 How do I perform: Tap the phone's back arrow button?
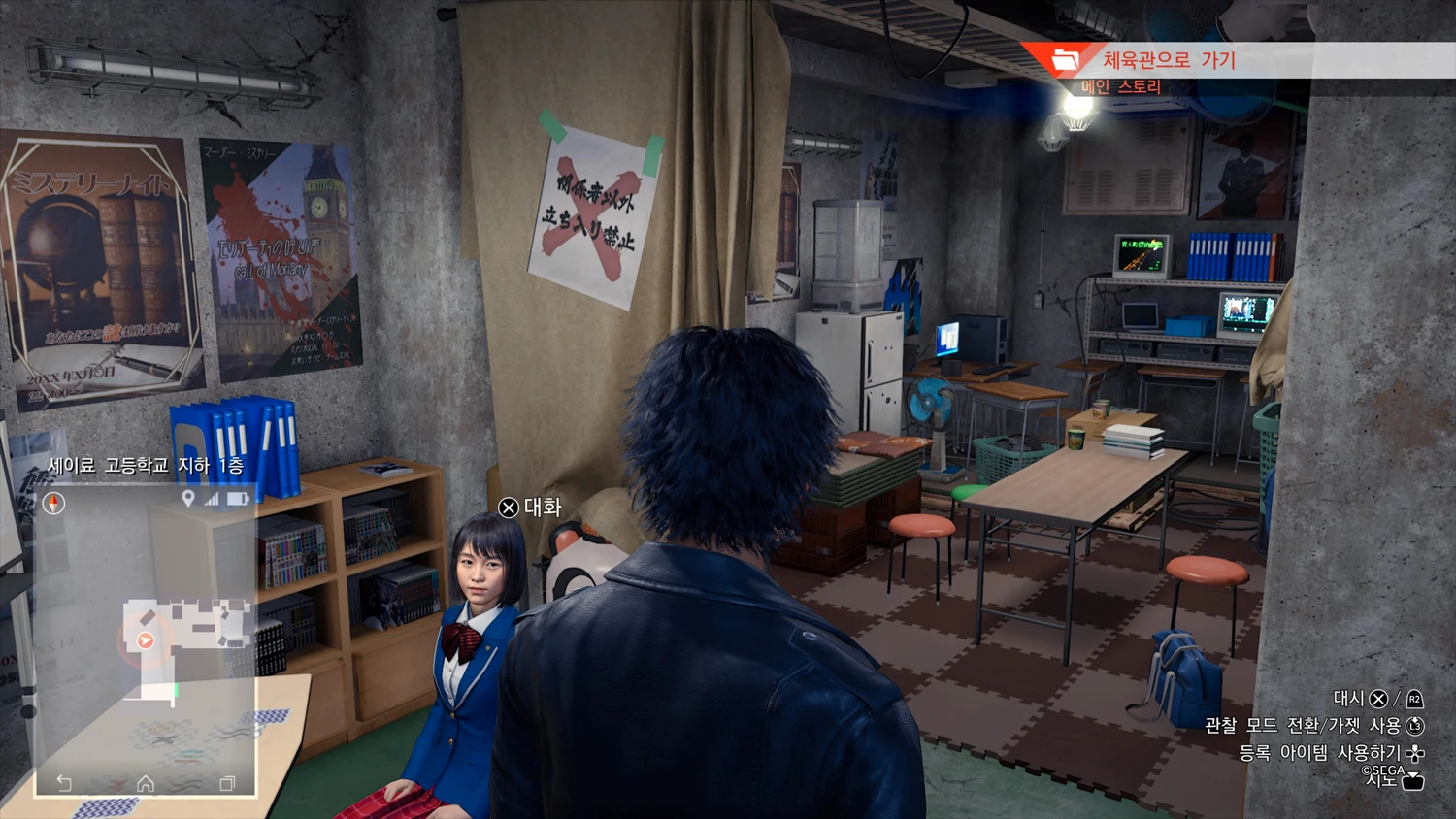(x=64, y=783)
